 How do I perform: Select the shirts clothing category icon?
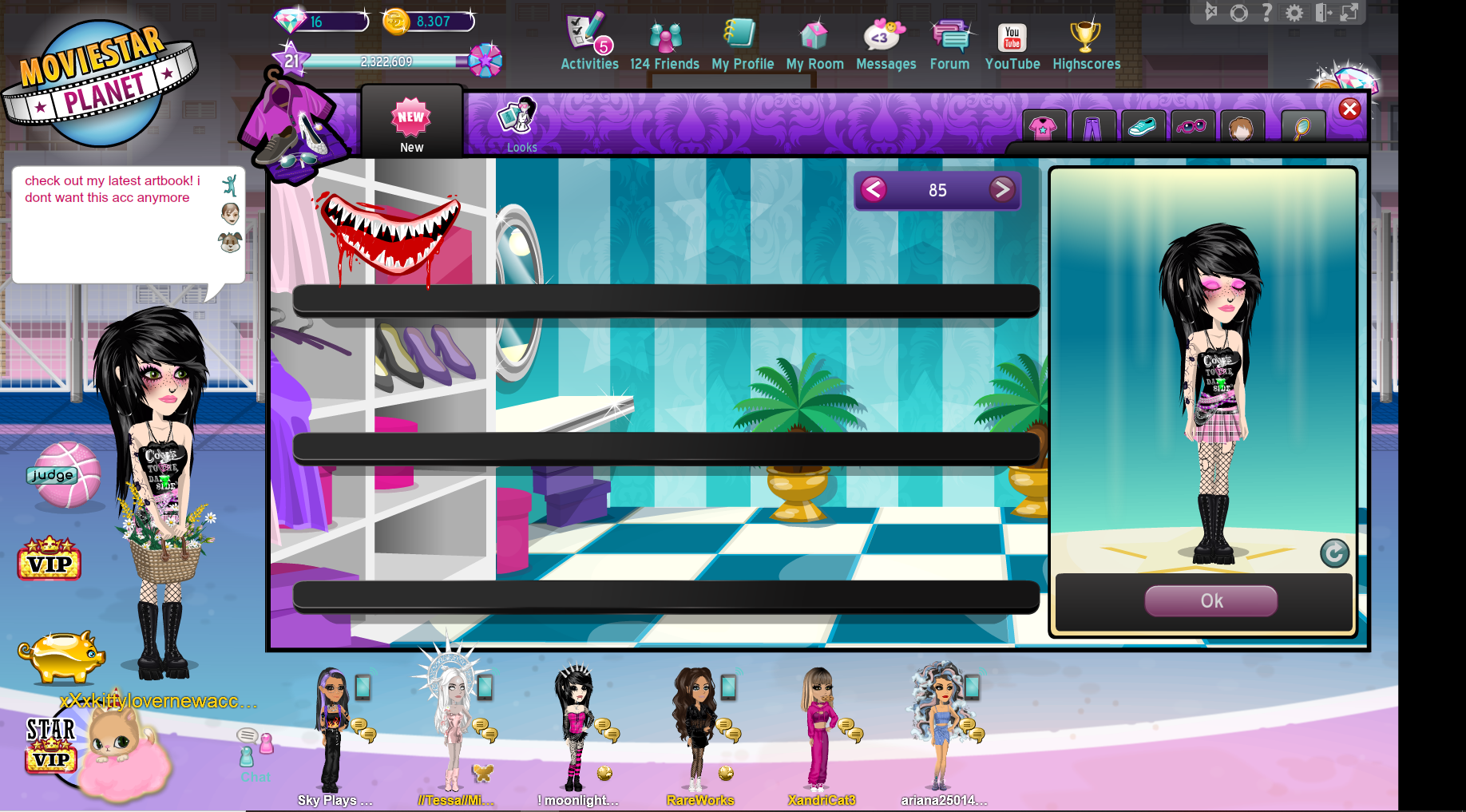(x=1043, y=126)
